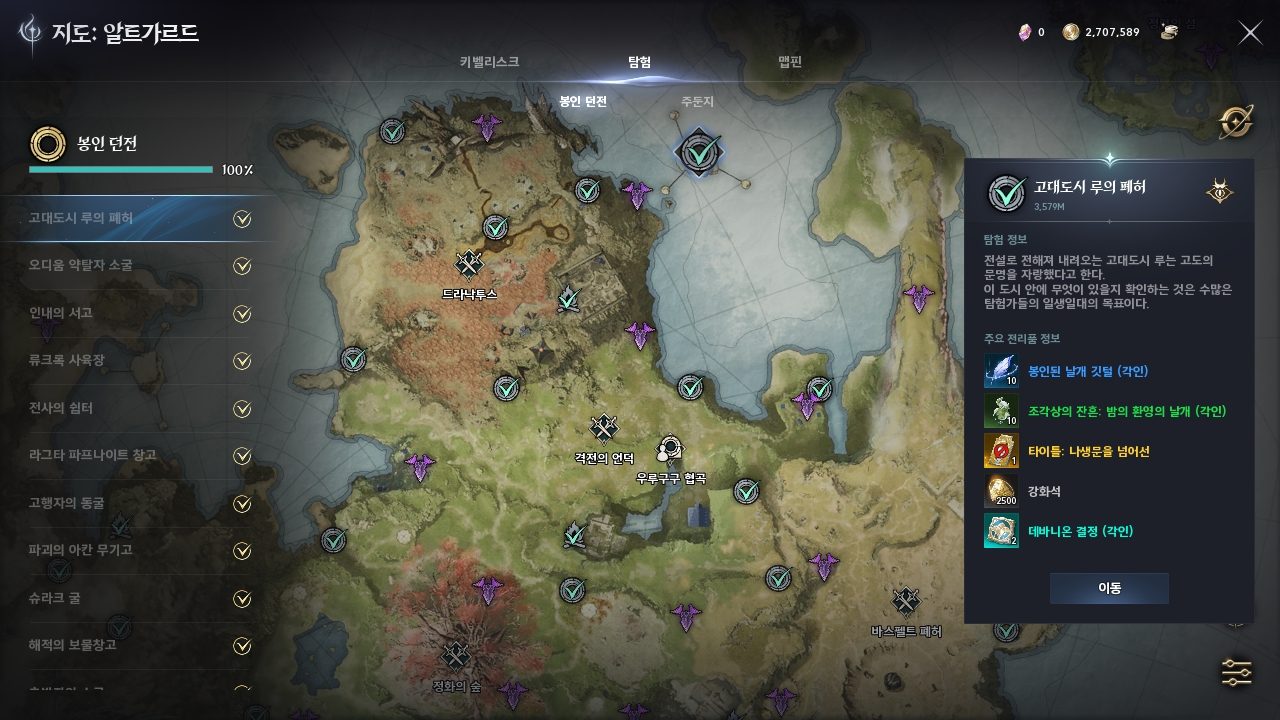
Task: Click the 우루구구 협곡 map marker
Action: coord(669,448)
